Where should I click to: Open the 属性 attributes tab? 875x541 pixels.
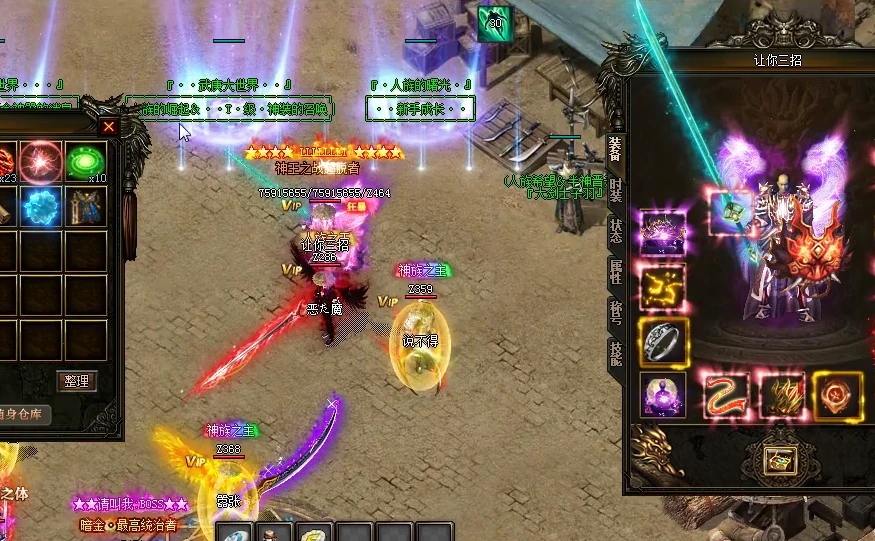614,271
